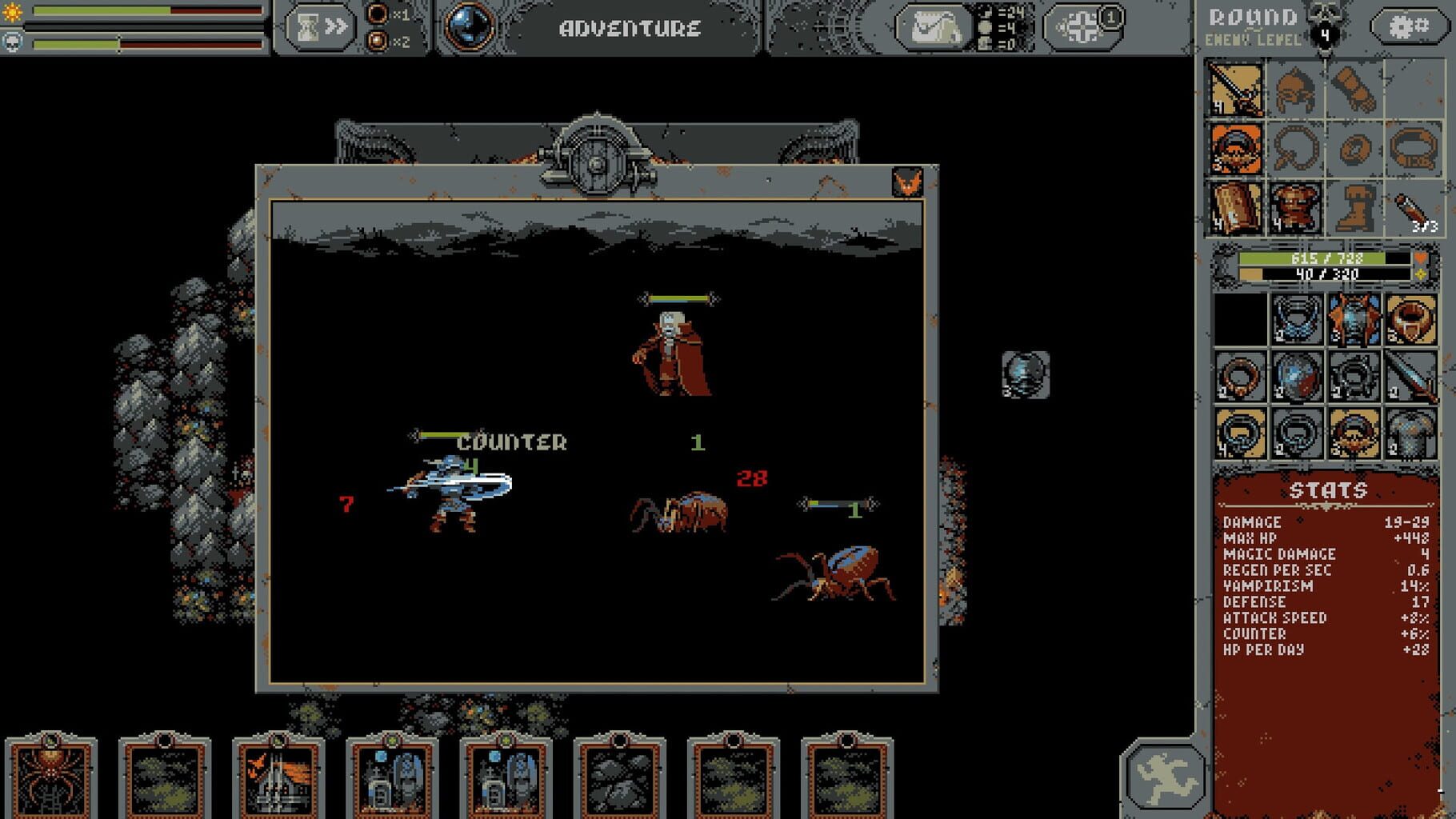
Task: Click the STATS panel header
Action: coord(1330,489)
